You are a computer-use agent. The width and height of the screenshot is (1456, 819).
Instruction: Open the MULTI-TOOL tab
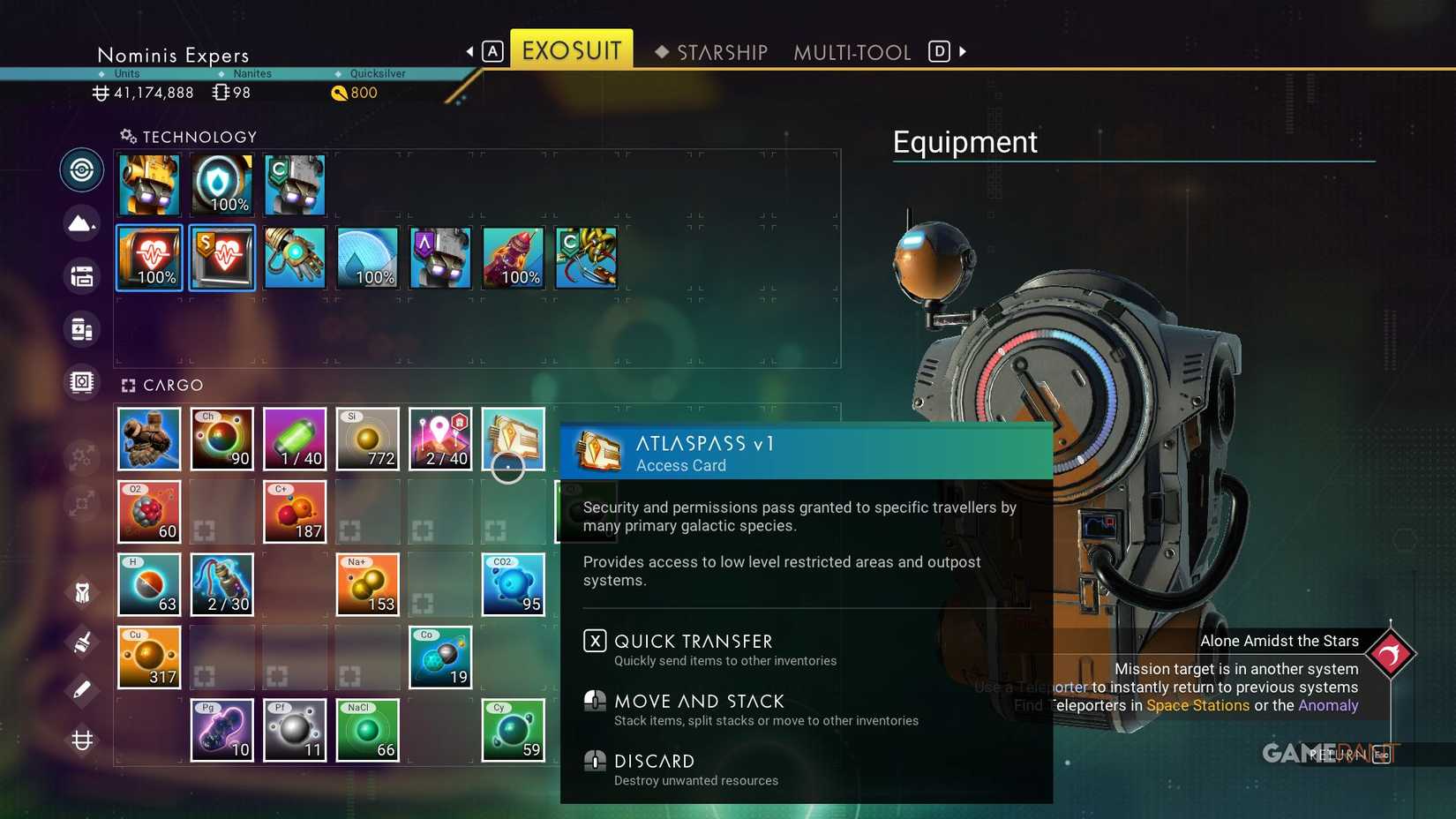tap(852, 52)
